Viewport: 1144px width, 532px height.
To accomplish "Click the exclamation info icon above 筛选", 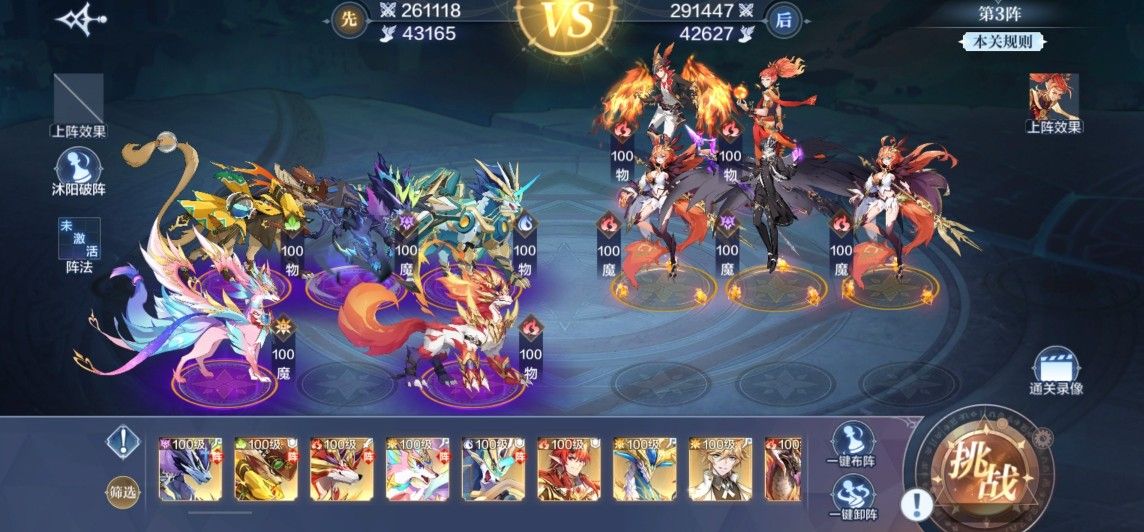I will pos(123,440).
